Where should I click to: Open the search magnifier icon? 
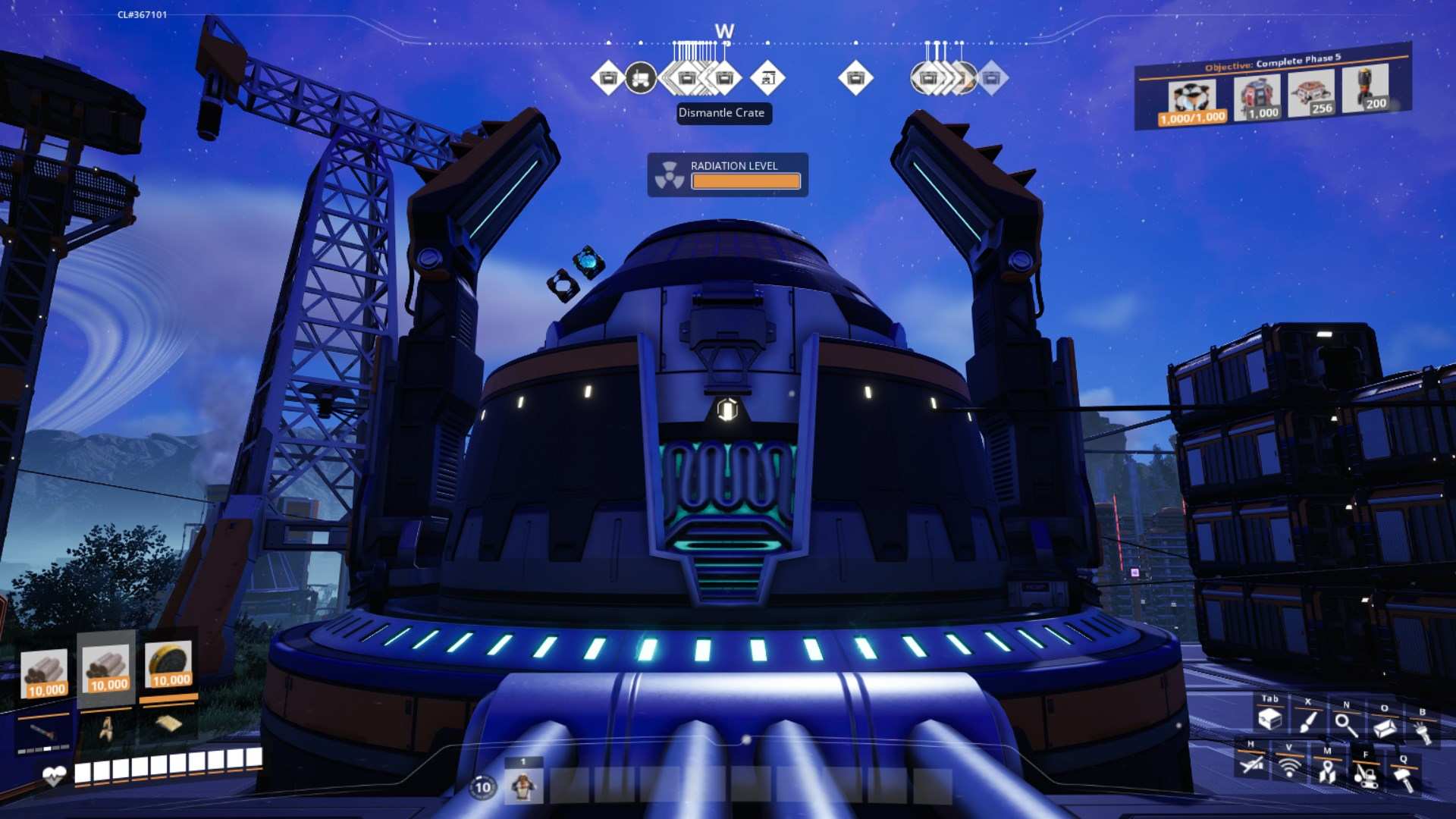point(1346,724)
